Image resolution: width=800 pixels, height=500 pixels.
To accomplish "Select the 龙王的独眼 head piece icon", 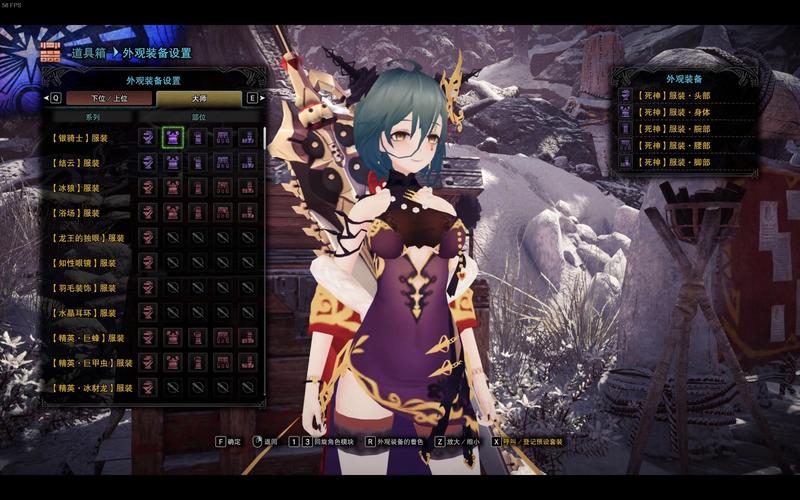I will click(148, 237).
